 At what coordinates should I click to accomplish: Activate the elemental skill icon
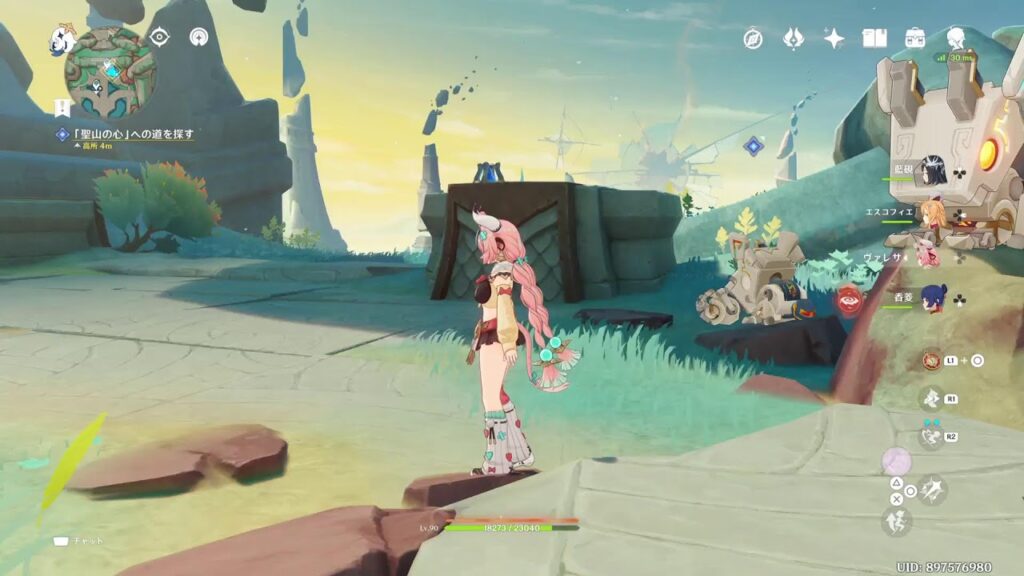931,400
